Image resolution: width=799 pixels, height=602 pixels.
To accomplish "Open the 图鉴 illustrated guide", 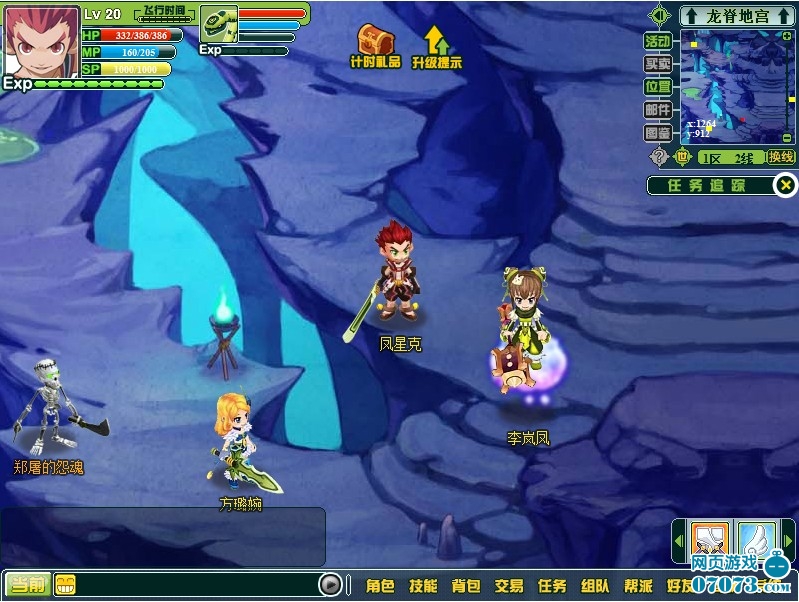I will point(657,132).
